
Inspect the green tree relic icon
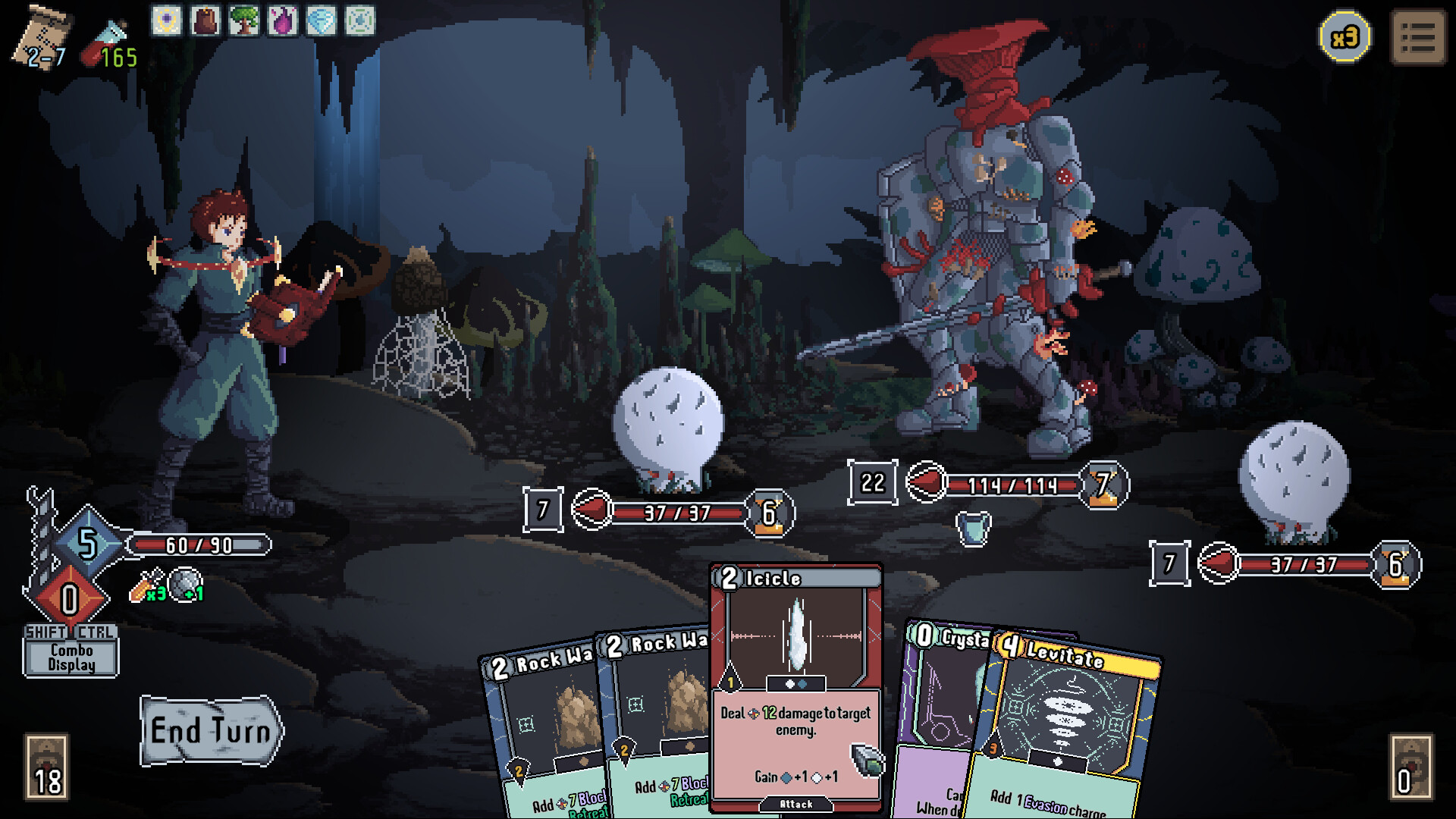click(244, 20)
